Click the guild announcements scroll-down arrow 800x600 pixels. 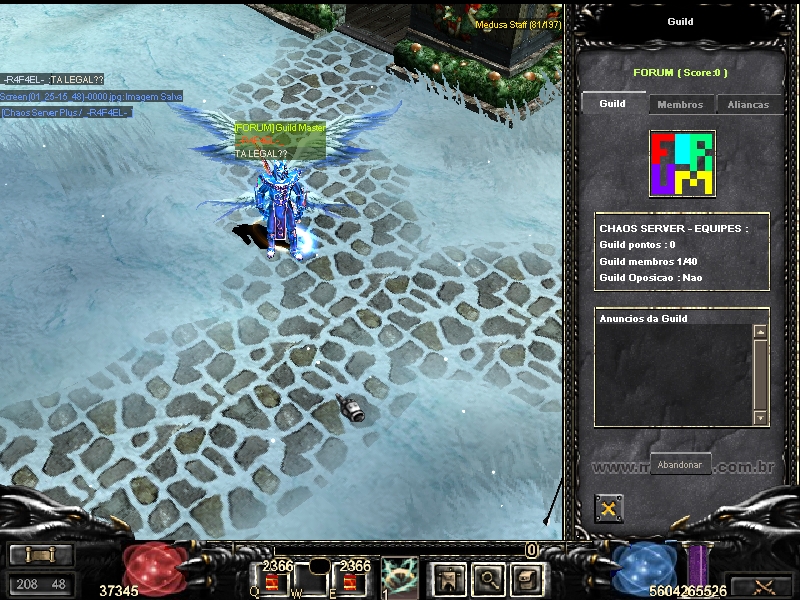tap(760, 418)
